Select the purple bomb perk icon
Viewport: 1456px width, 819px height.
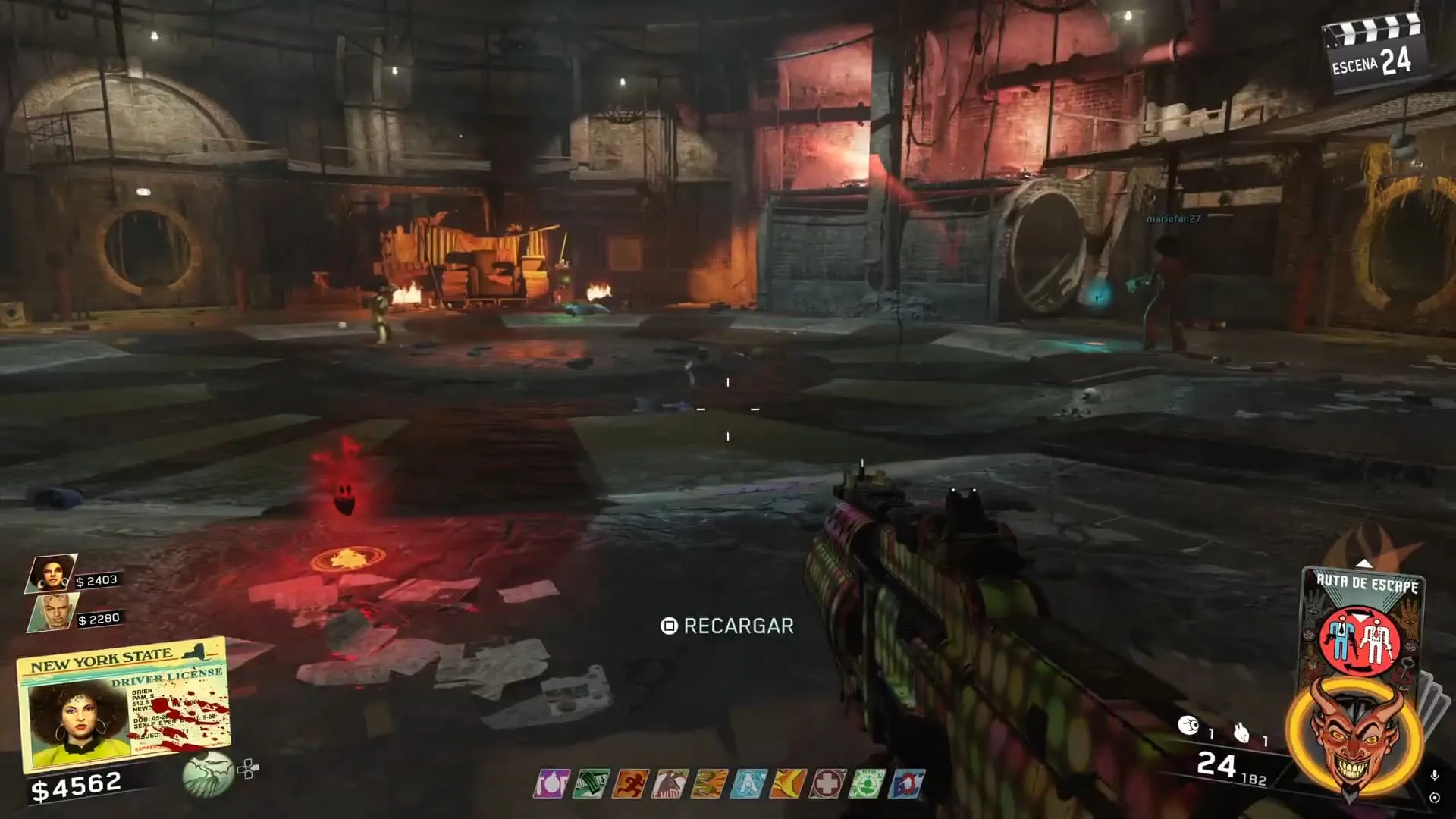pos(550,783)
